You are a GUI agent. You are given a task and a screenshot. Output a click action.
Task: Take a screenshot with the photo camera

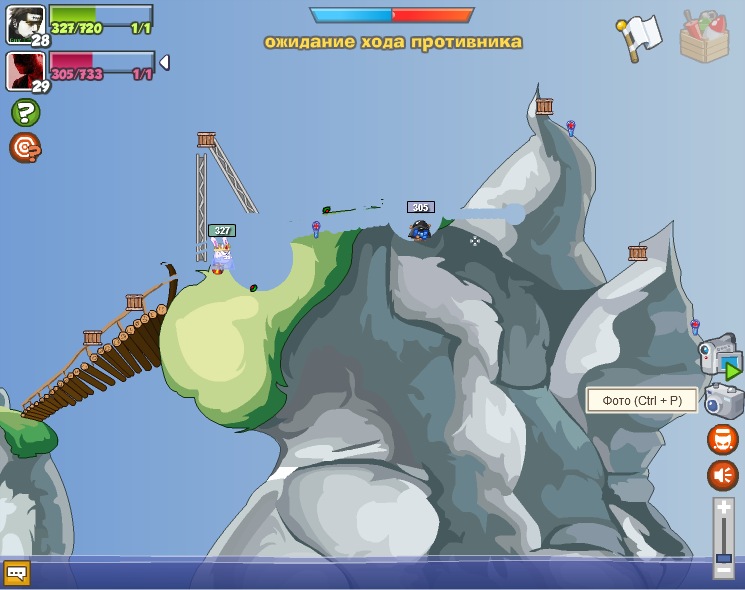(723, 402)
